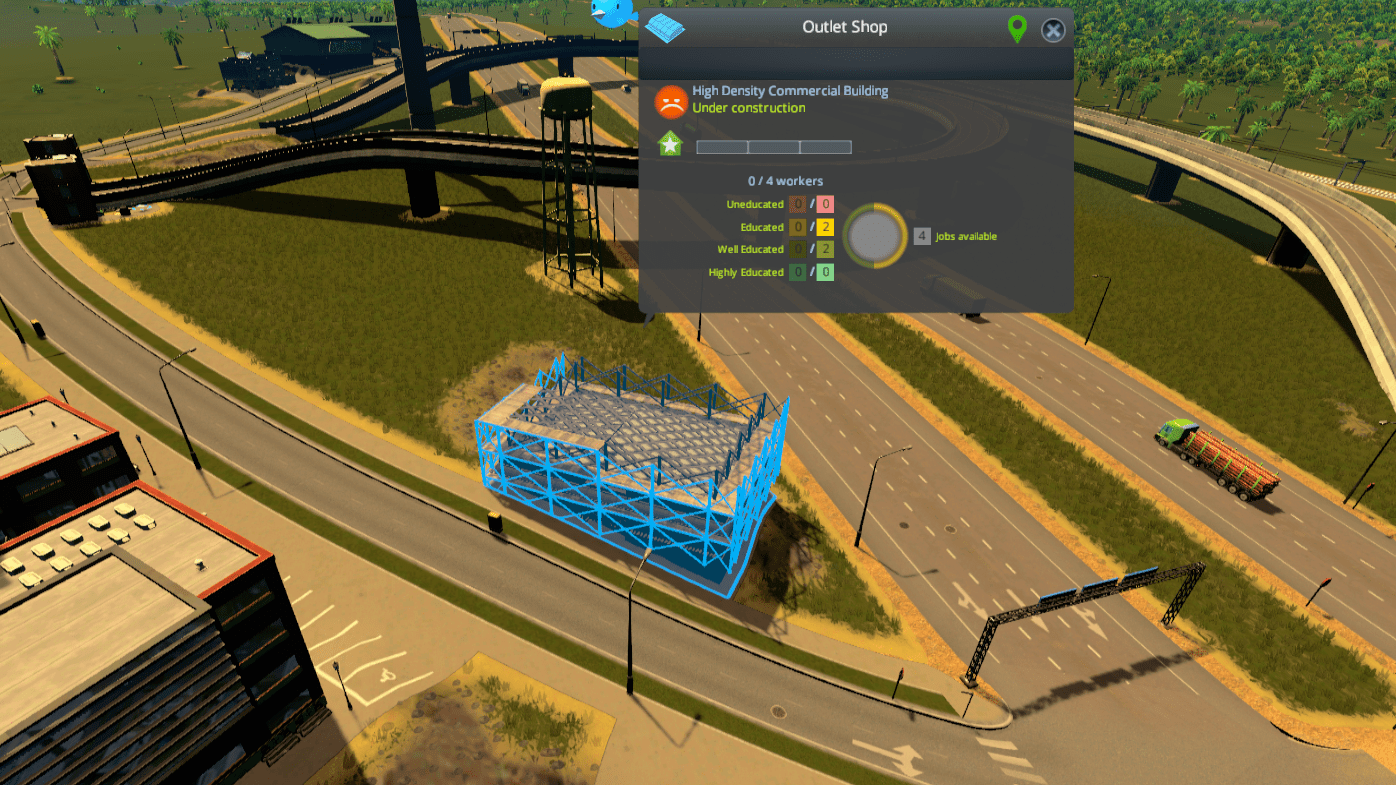This screenshot has width=1396, height=785.
Task: Click the building thumbnail in the panel header
Action: click(663, 27)
